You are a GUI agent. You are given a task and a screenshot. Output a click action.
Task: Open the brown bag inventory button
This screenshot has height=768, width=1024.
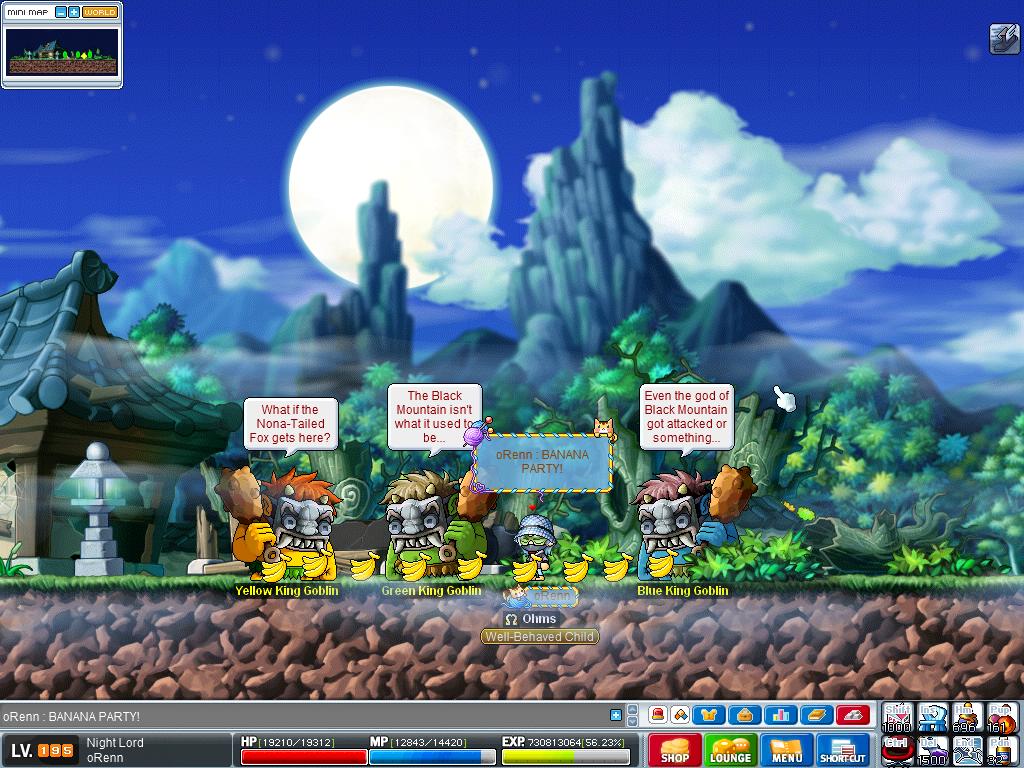click(x=746, y=715)
